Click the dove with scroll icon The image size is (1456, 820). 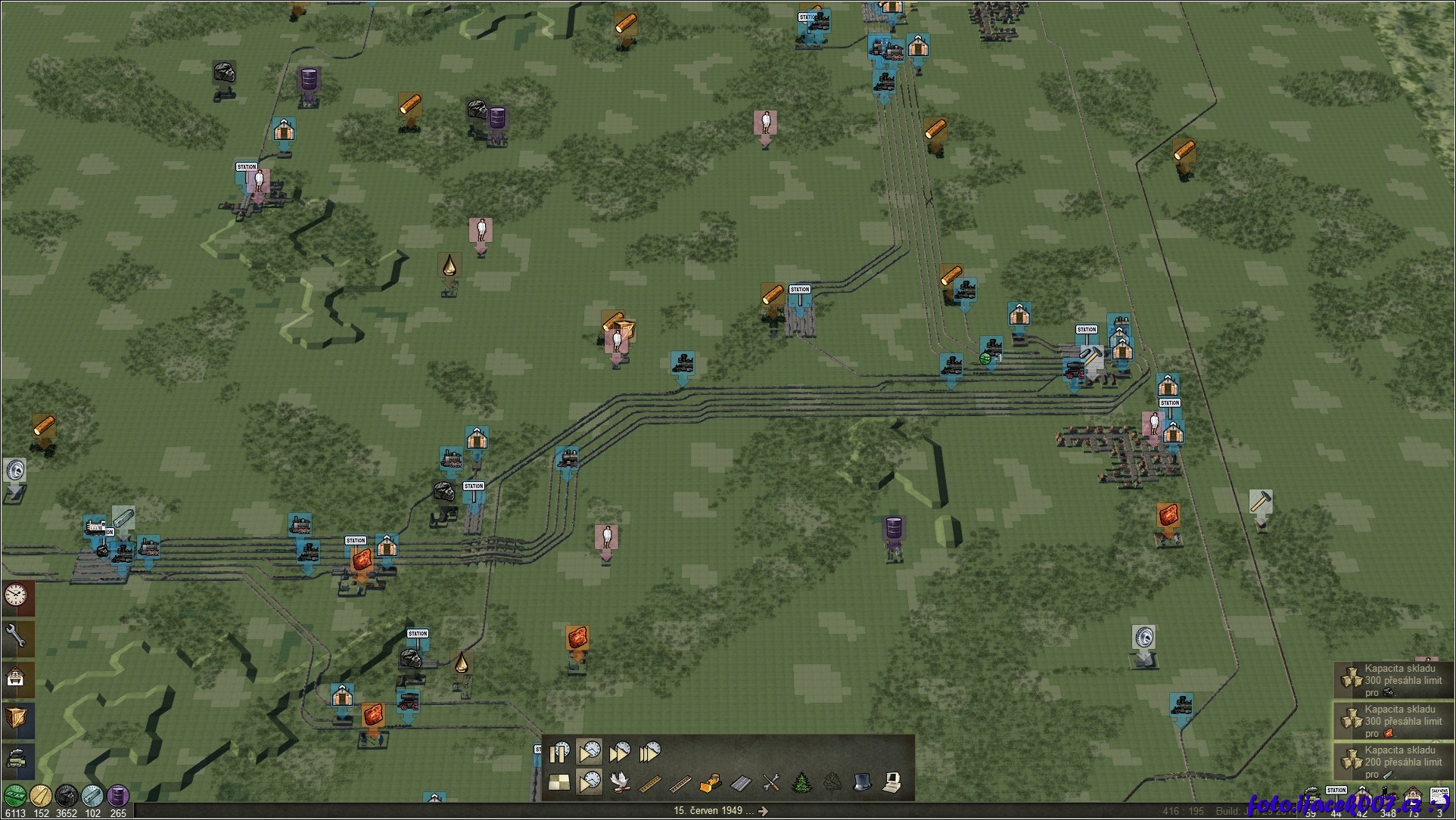point(620,783)
